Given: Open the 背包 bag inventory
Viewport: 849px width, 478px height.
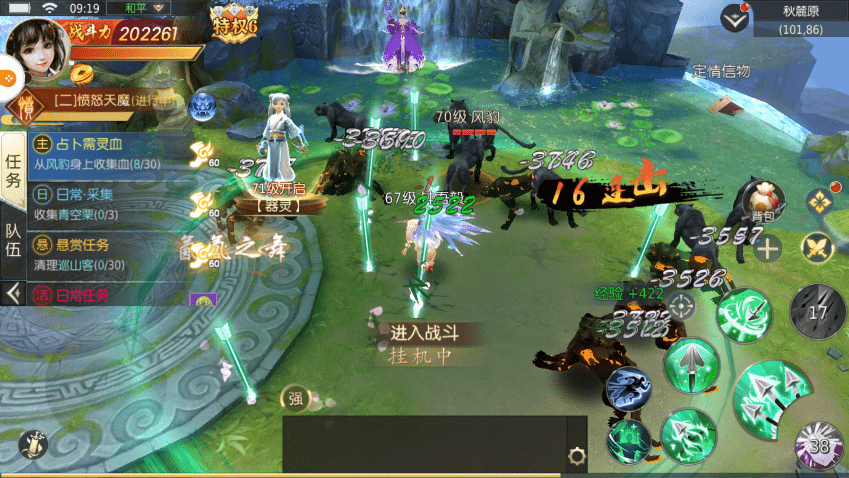Looking at the screenshot, I should pyautogui.click(x=763, y=198).
